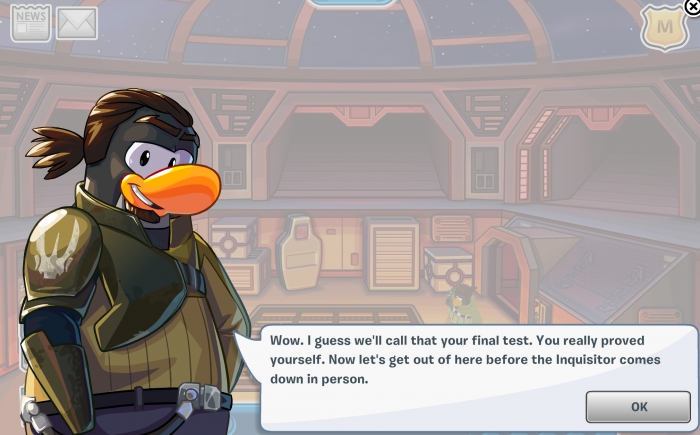Click OK to dismiss the dialogue

click(x=638, y=406)
